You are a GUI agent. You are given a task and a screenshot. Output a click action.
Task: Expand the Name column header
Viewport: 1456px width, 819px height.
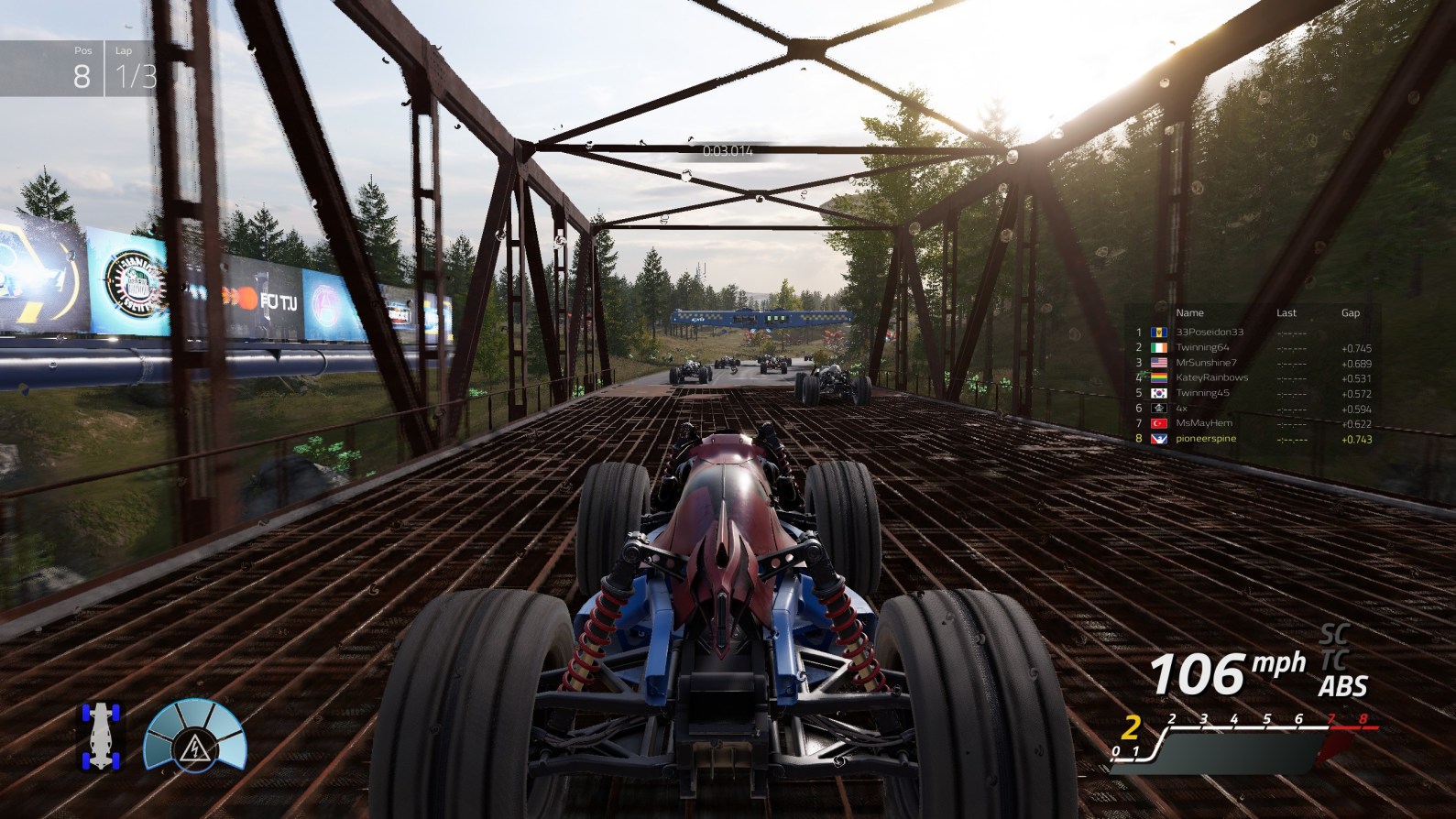1189,312
